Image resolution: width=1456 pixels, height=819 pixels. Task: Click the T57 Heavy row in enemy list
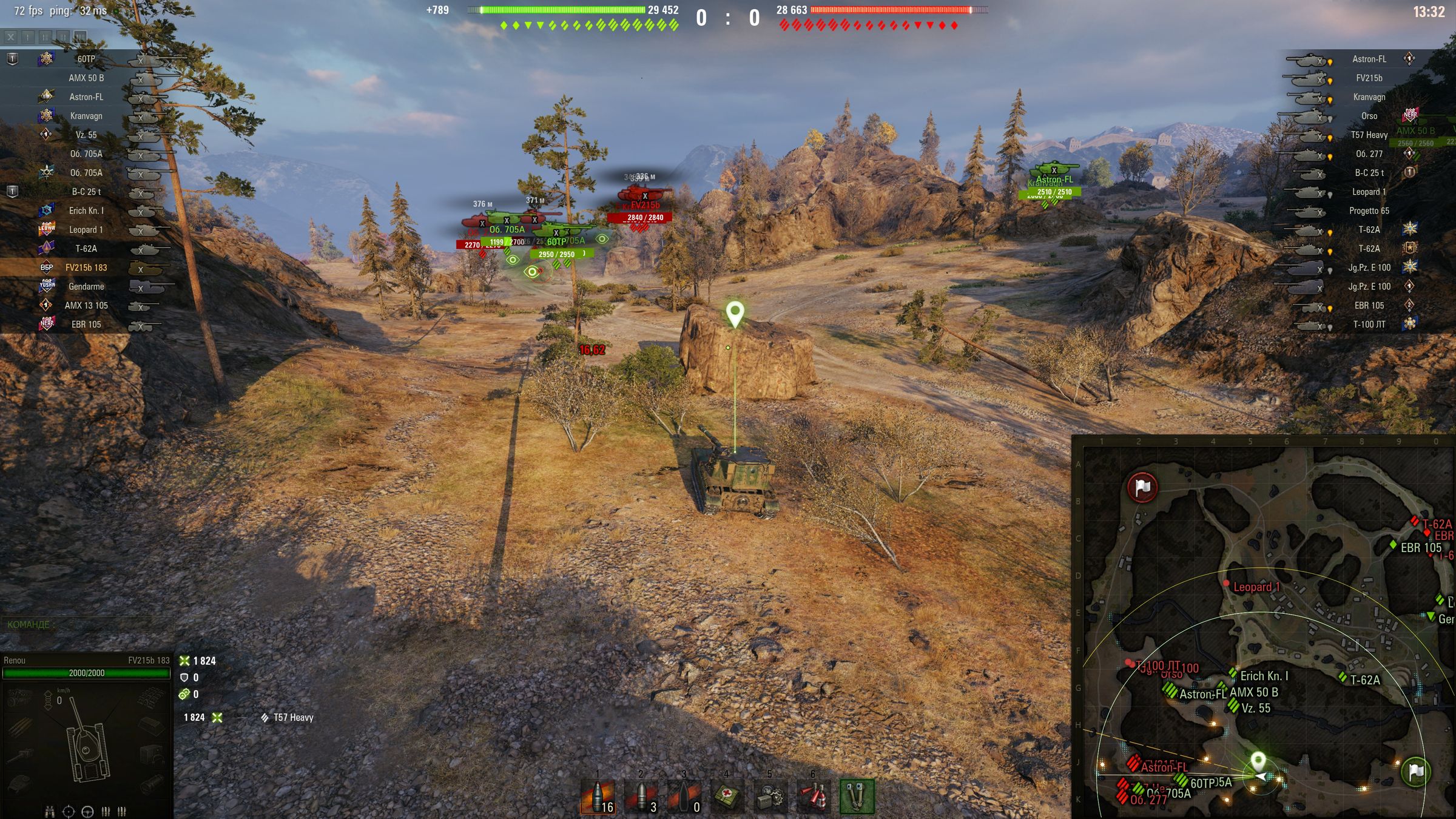click(1369, 135)
